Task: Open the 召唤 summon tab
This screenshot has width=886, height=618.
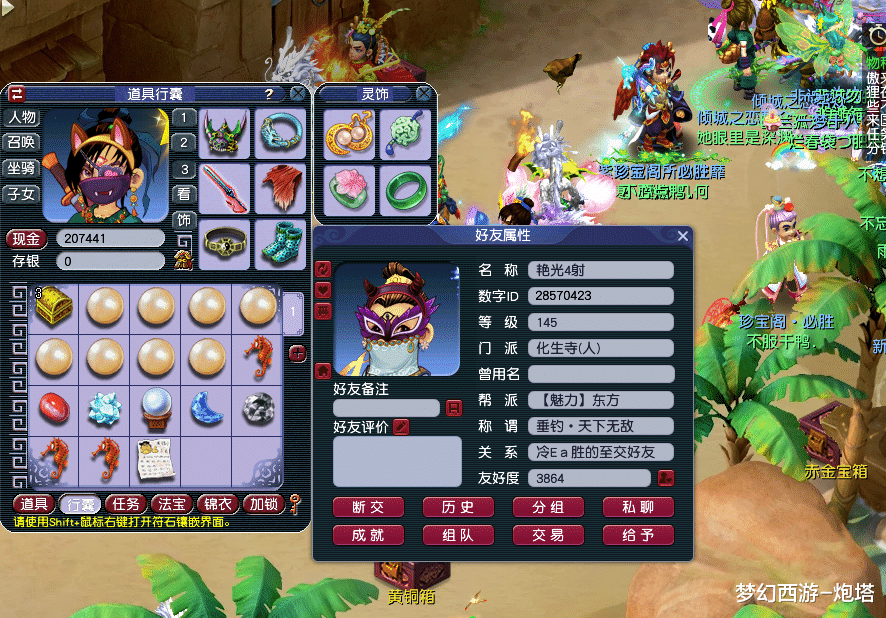Action: tap(22, 142)
